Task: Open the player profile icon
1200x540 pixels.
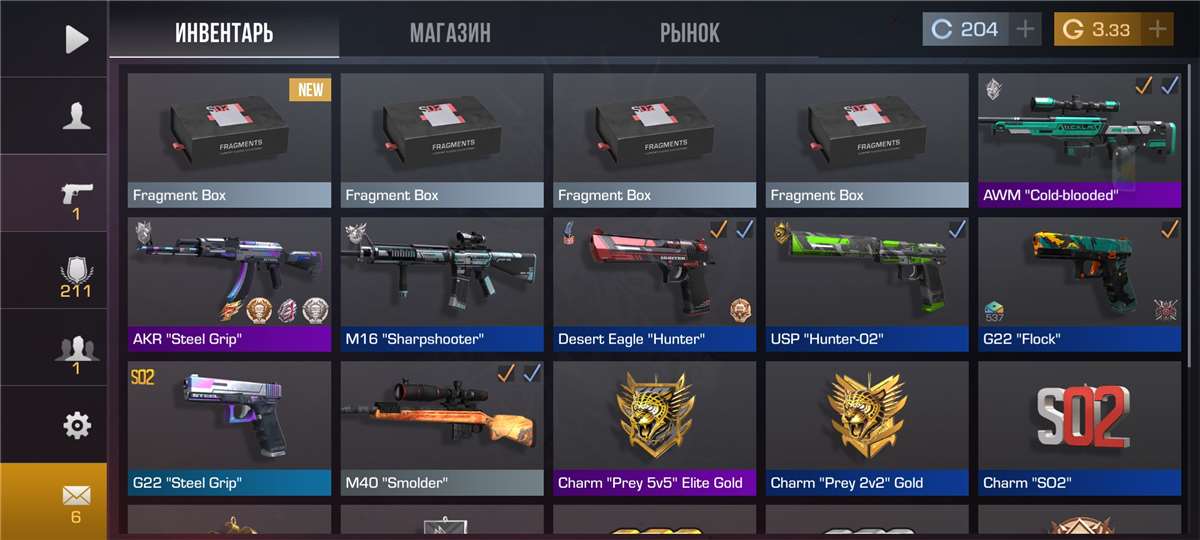Action: pos(76,117)
